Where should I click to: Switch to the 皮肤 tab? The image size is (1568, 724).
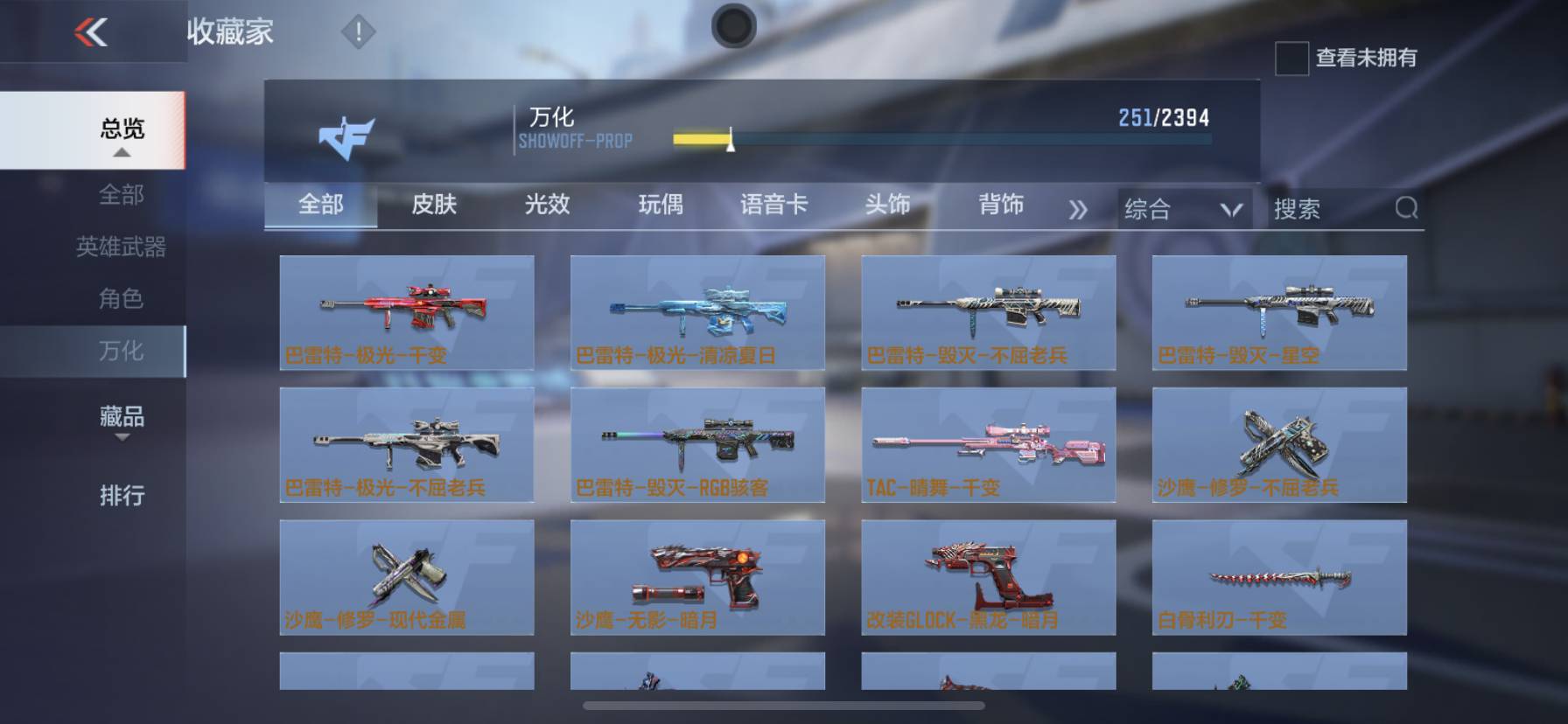click(435, 205)
